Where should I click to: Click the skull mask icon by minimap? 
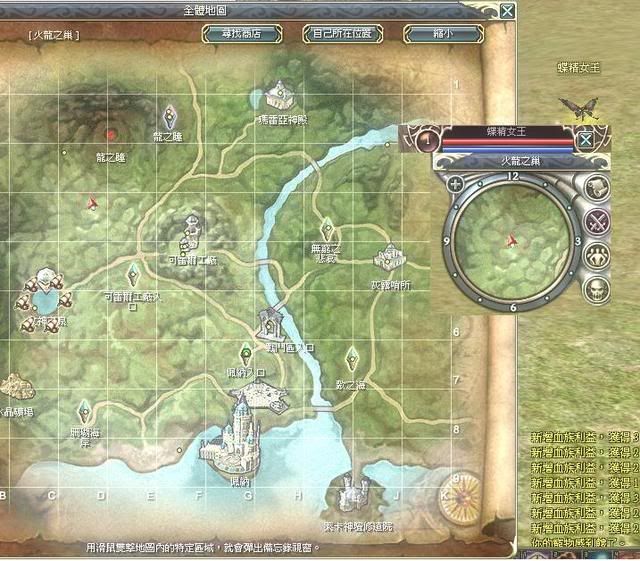click(597, 290)
